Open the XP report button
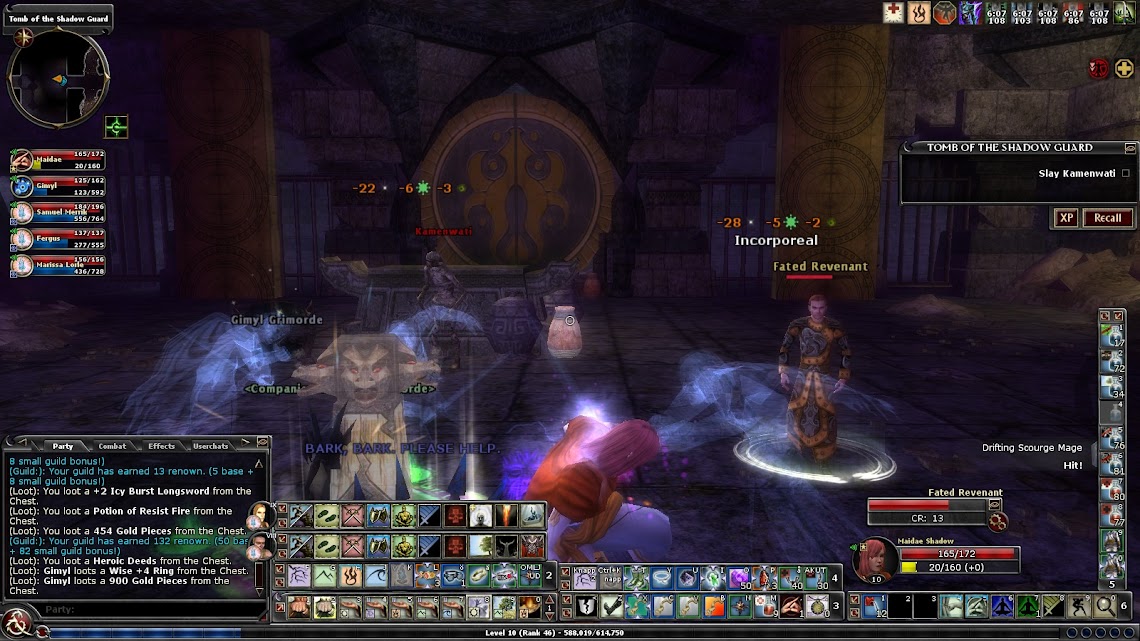The height and width of the screenshot is (641, 1140). [1066, 218]
